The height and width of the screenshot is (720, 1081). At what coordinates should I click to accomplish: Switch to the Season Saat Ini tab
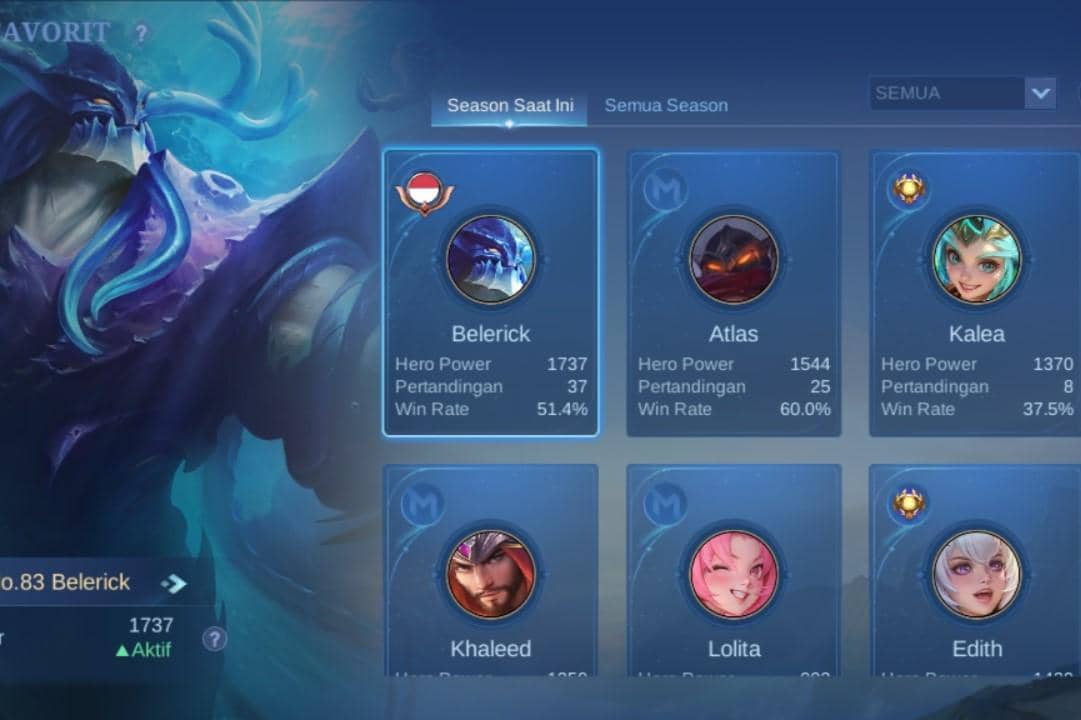click(509, 106)
